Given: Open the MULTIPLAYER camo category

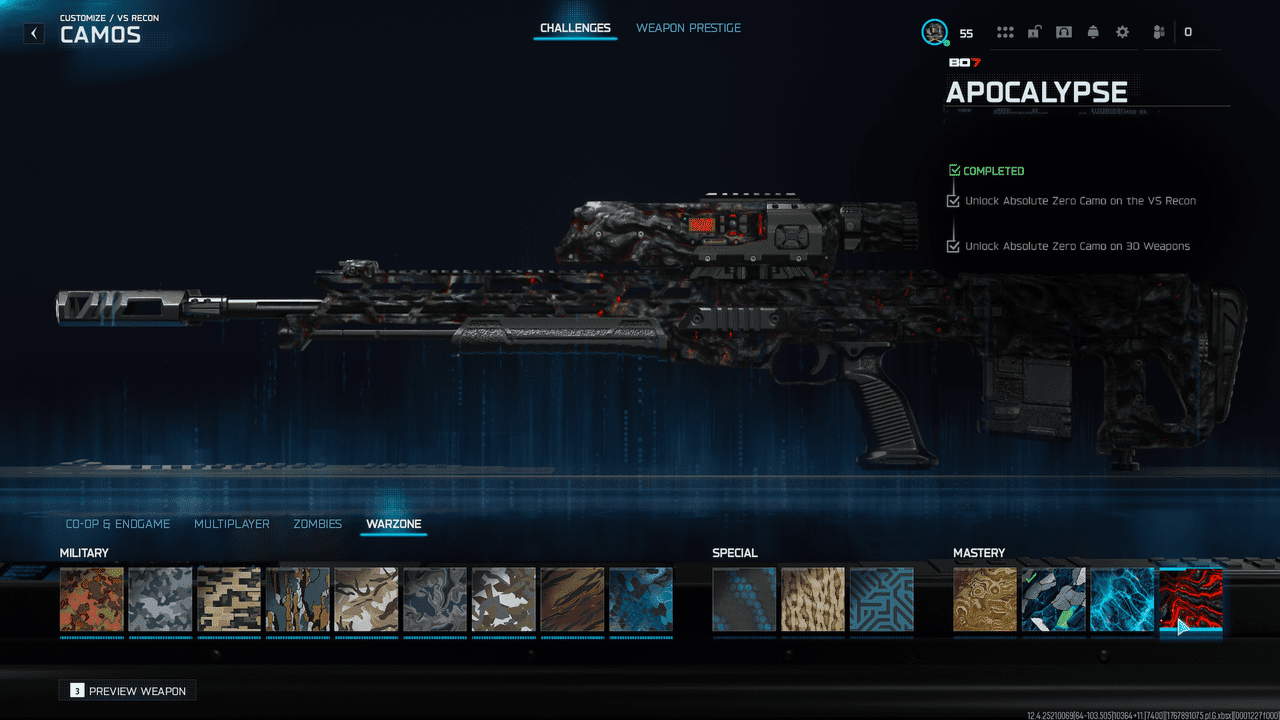Looking at the screenshot, I should point(231,523).
